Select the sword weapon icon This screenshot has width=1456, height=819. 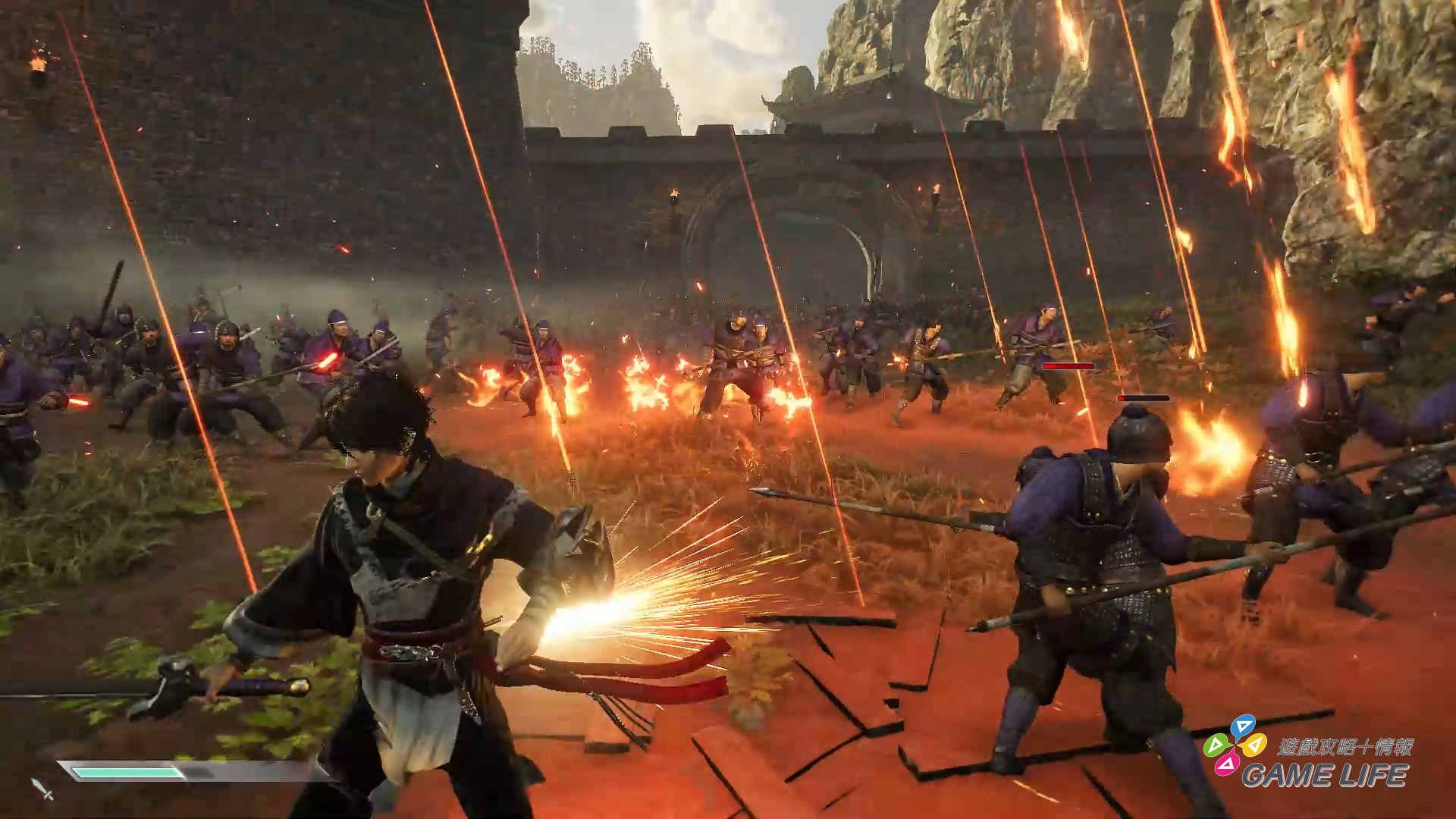42,789
